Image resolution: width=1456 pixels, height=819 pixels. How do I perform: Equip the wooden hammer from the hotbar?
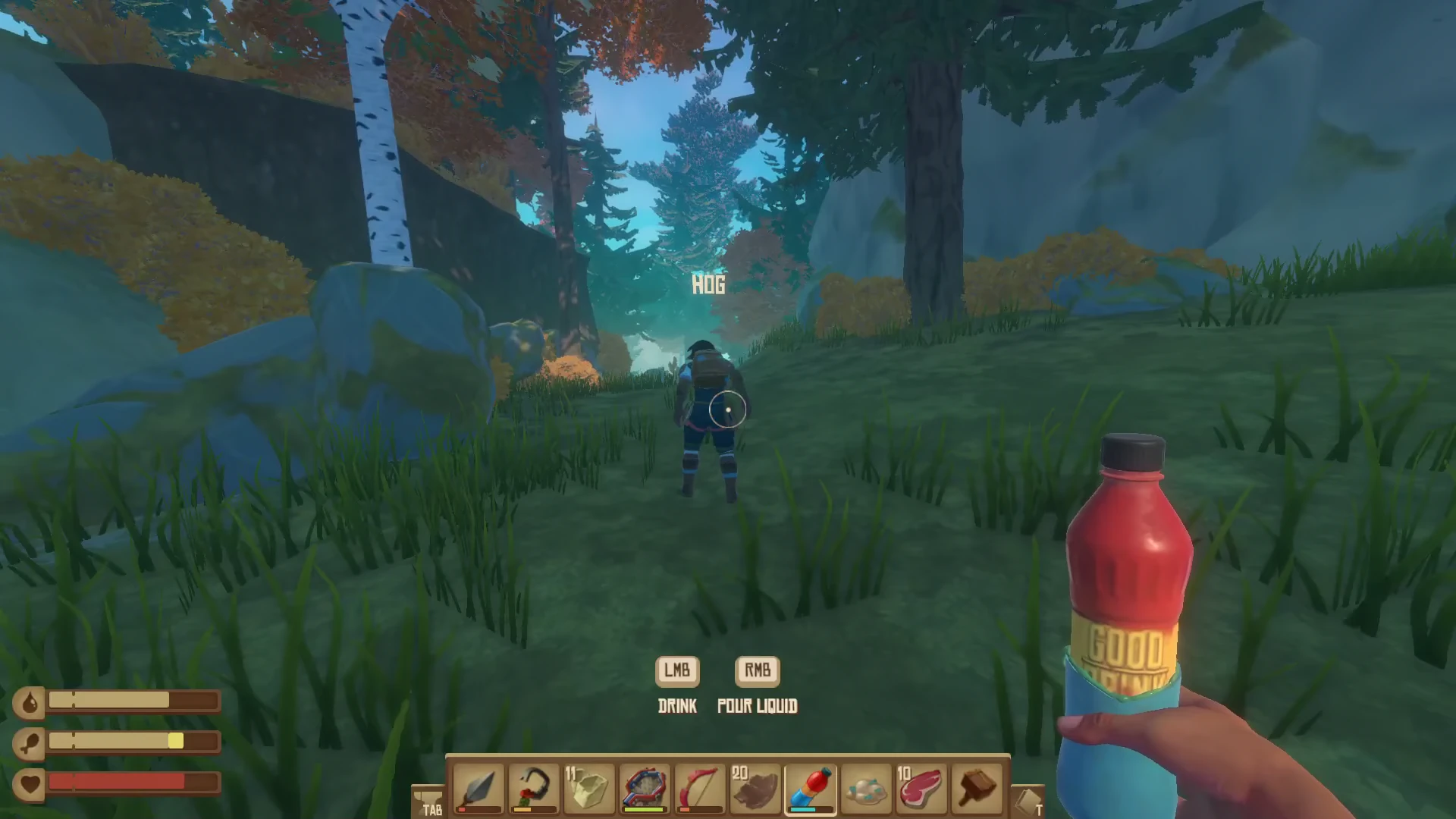[977, 789]
